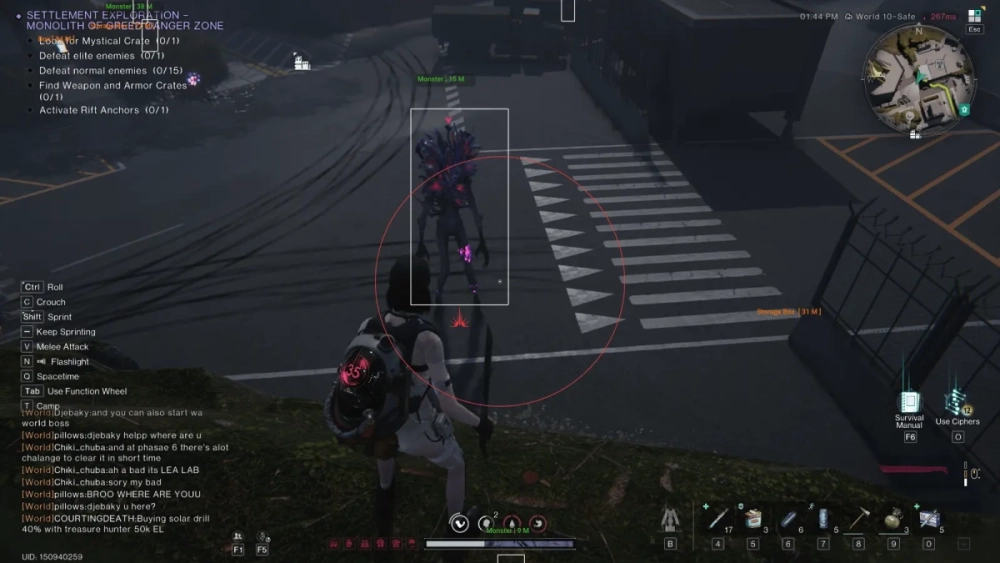1000x563 pixels.
Task: Open the backpack gear icon
Action: (x=670, y=519)
